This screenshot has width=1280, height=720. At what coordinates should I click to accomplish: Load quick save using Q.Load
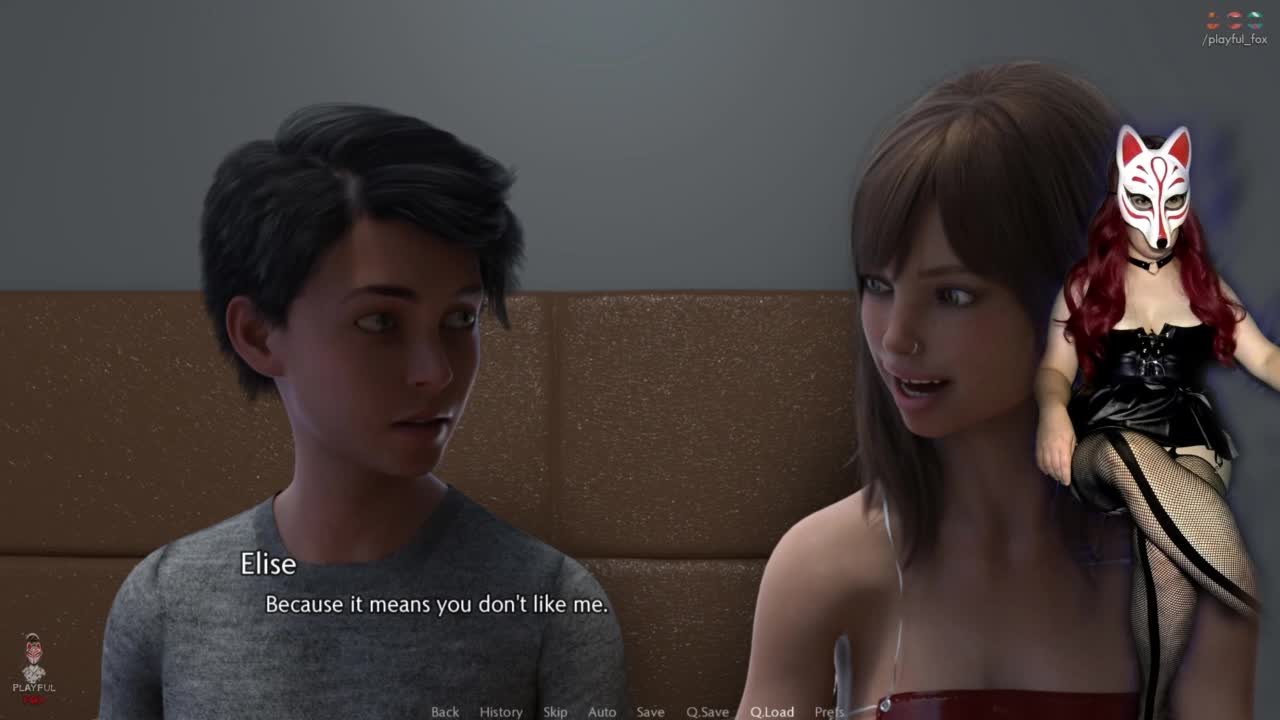pos(772,712)
